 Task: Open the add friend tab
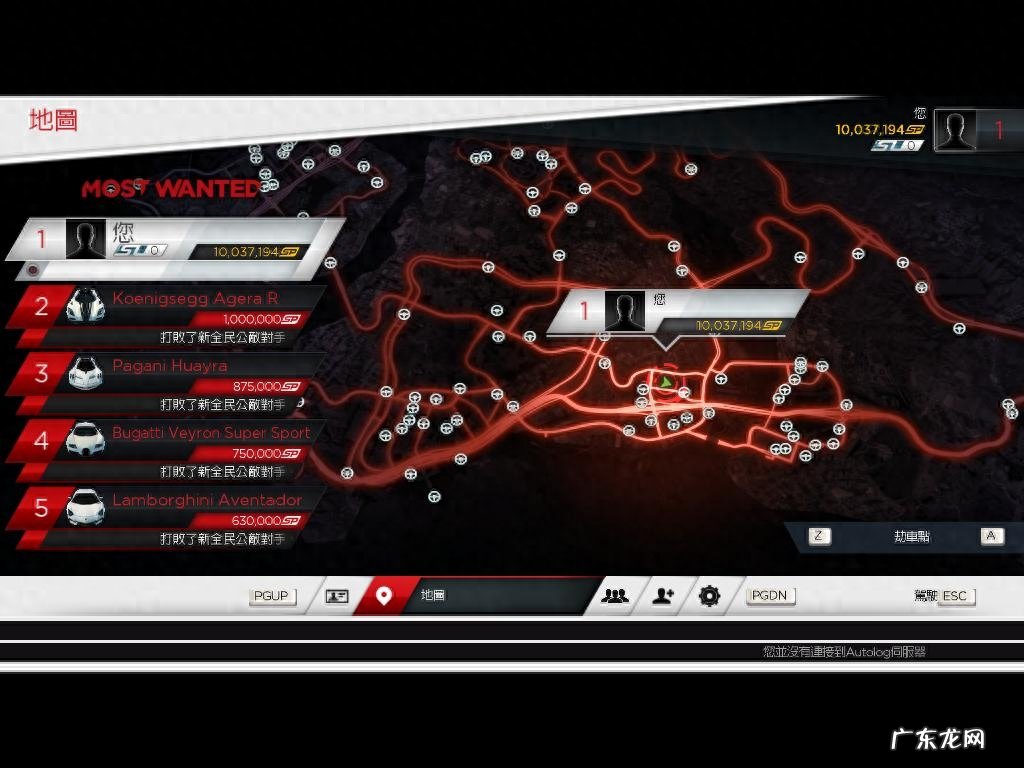(x=663, y=596)
